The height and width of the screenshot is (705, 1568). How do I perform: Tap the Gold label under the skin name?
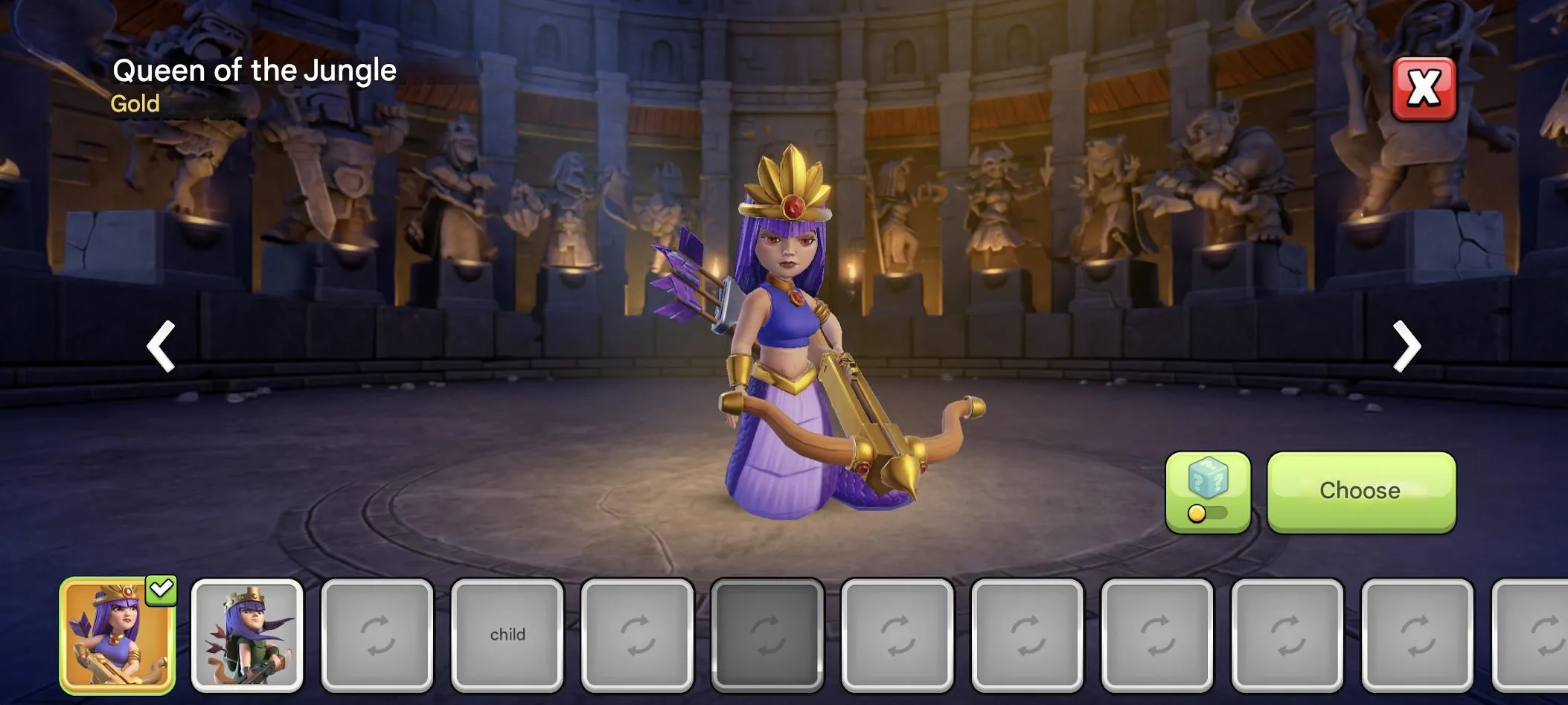pos(135,103)
